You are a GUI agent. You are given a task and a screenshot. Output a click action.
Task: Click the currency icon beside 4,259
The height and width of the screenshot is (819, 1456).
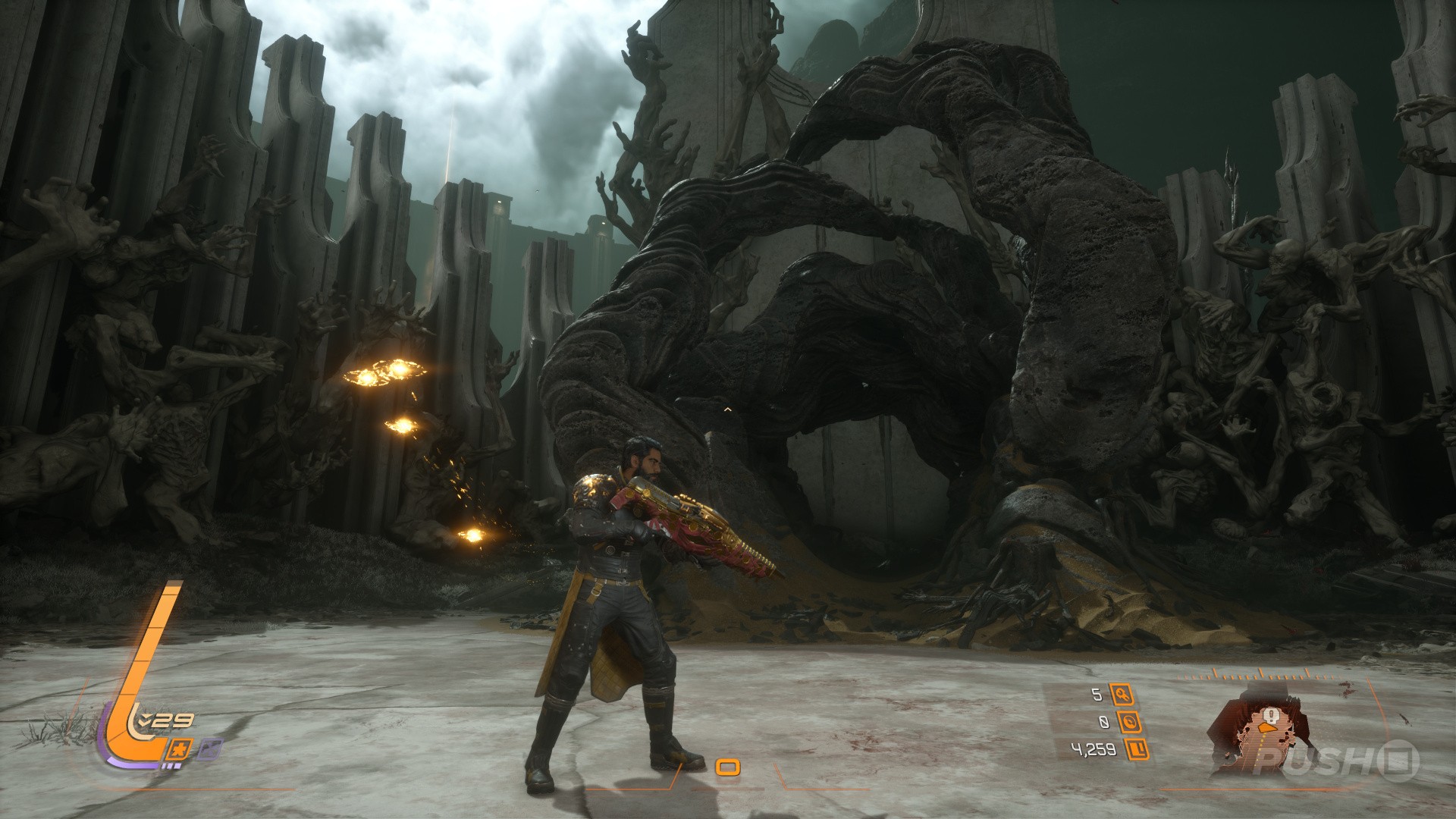coord(1136,750)
